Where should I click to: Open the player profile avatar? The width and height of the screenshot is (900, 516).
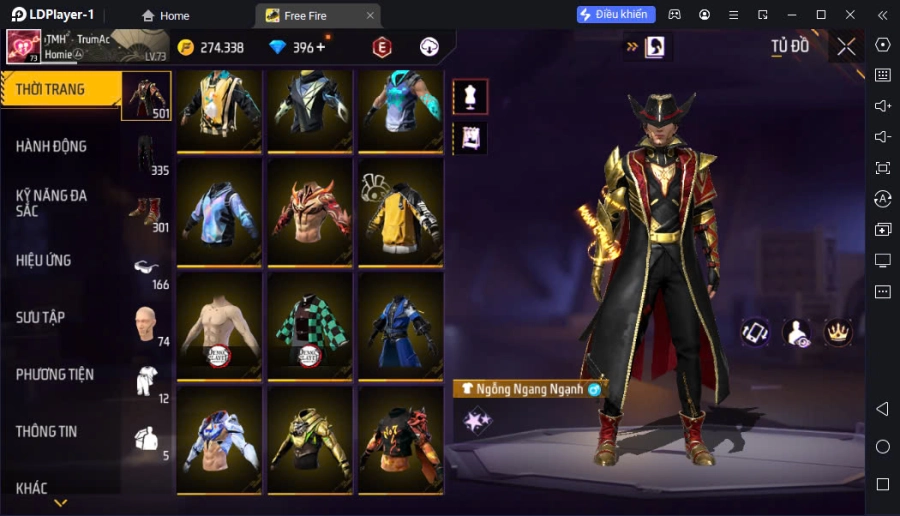click(23, 46)
